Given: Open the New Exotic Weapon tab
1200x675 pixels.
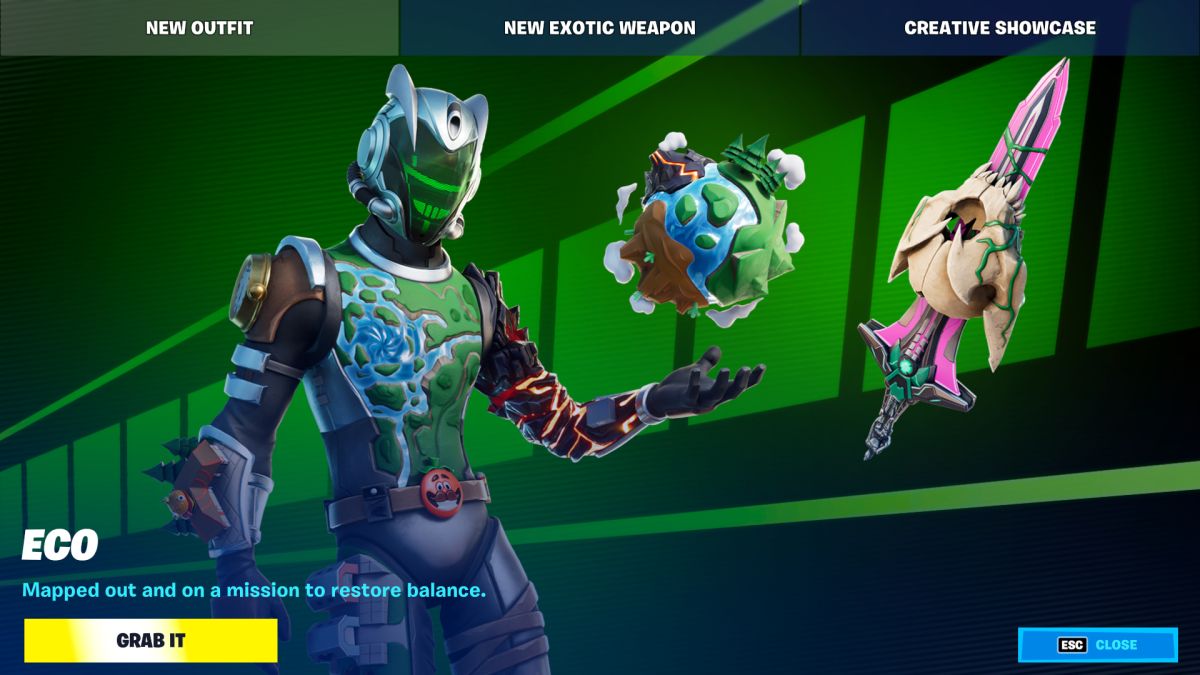Looking at the screenshot, I should click(x=599, y=28).
